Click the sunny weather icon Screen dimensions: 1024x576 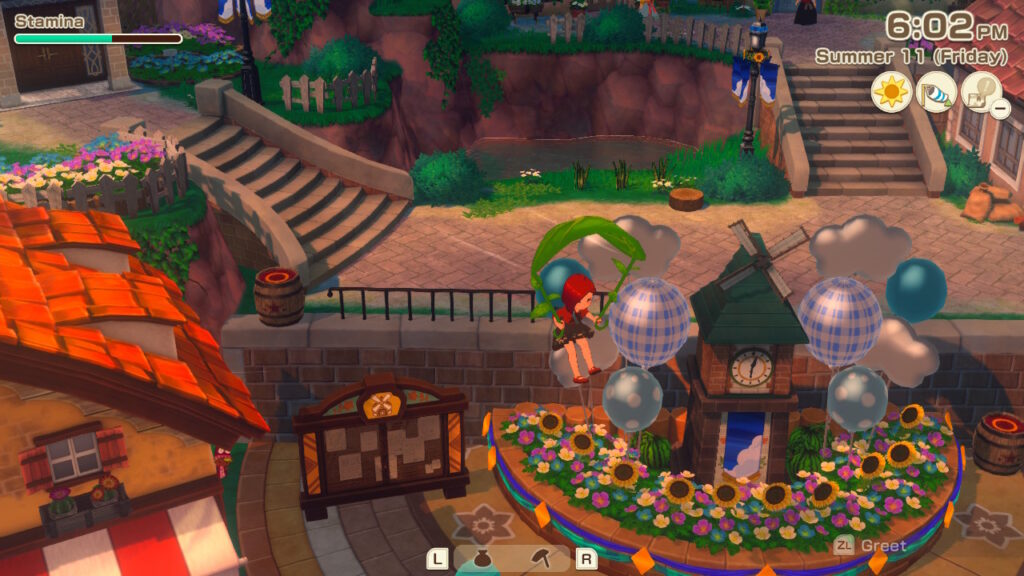pos(890,92)
